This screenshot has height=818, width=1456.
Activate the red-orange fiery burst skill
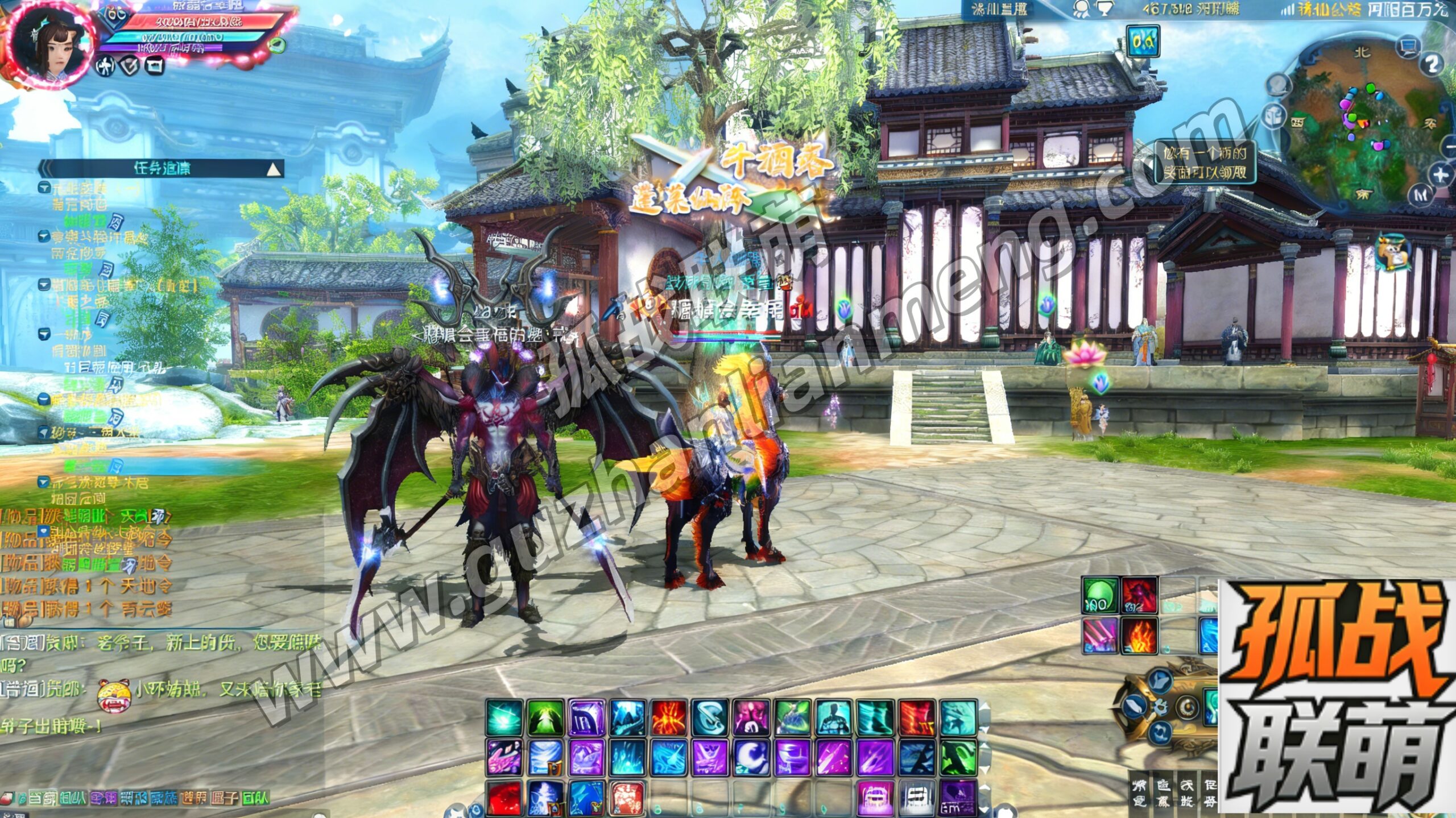tap(669, 717)
